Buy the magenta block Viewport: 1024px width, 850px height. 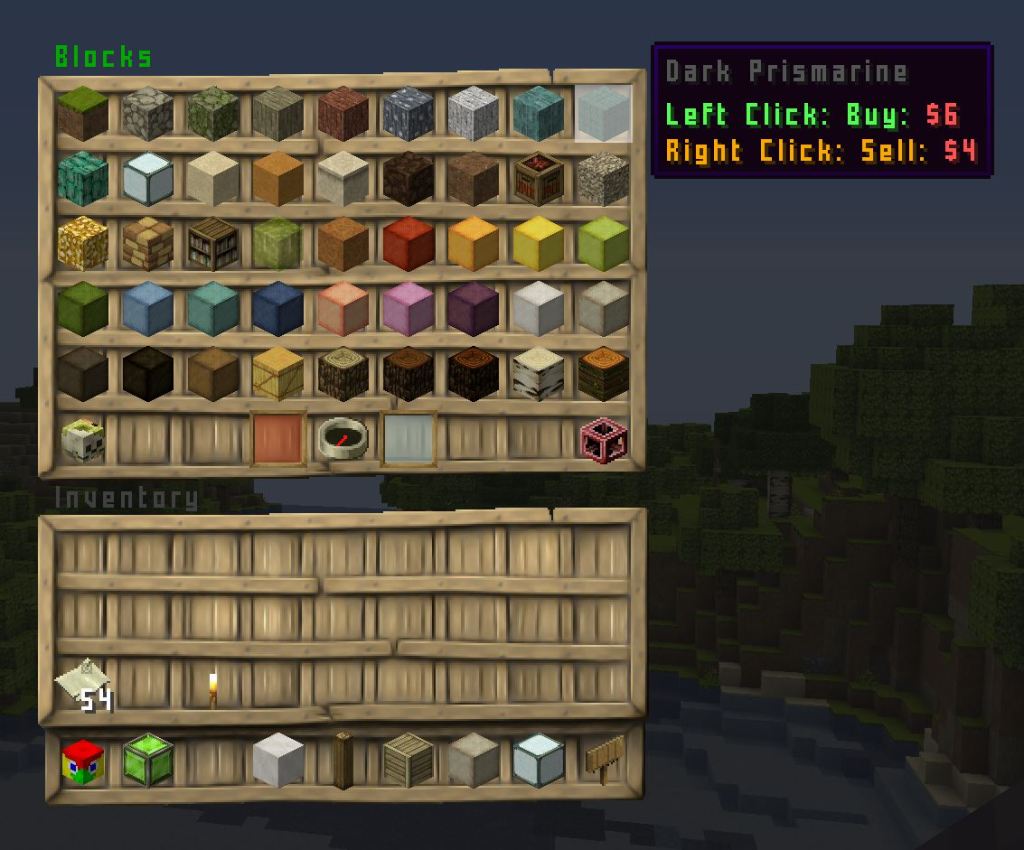point(408,308)
